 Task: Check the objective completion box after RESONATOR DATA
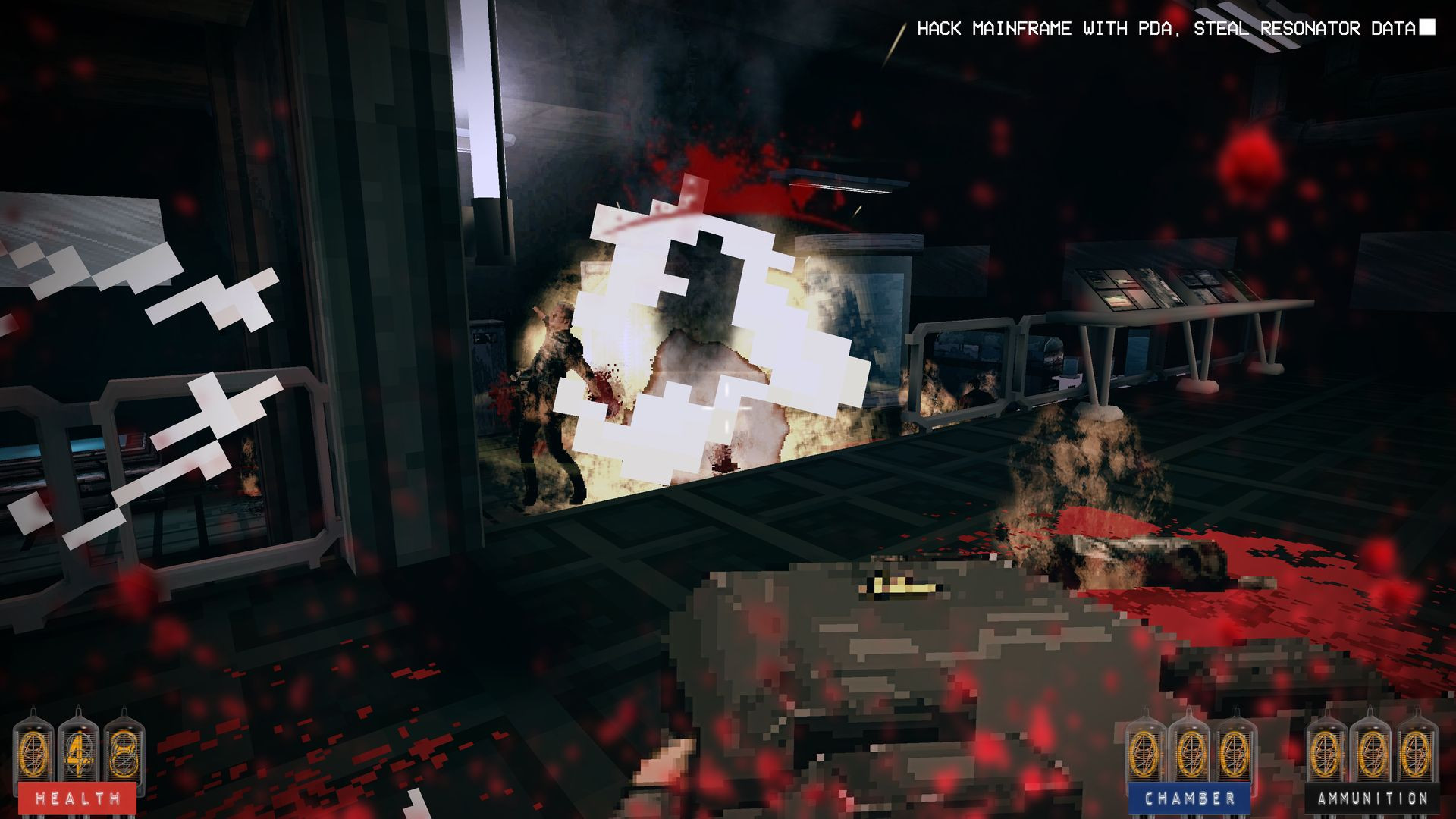point(1427,29)
